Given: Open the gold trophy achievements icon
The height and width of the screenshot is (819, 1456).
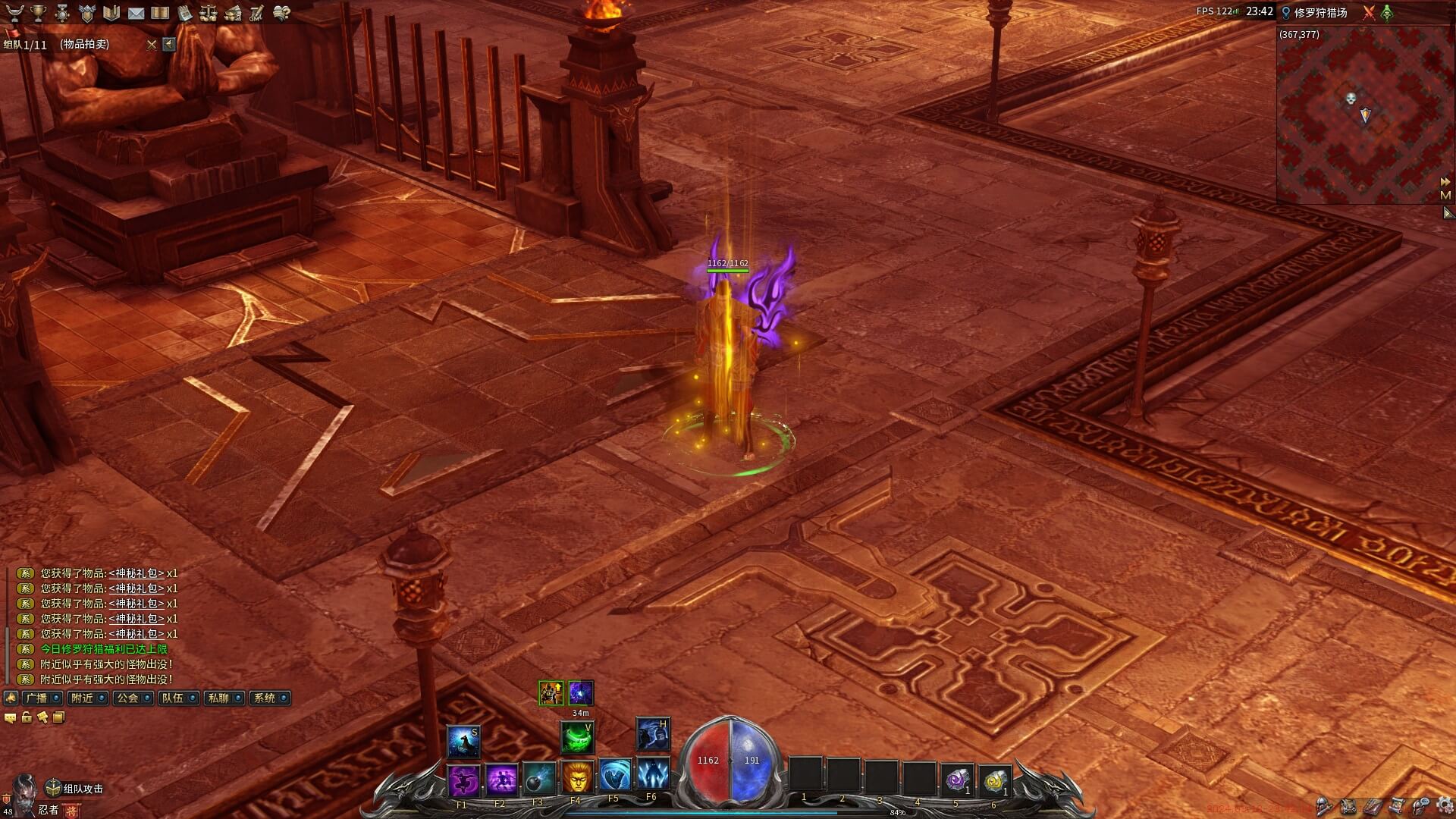Looking at the screenshot, I should coord(38,13).
